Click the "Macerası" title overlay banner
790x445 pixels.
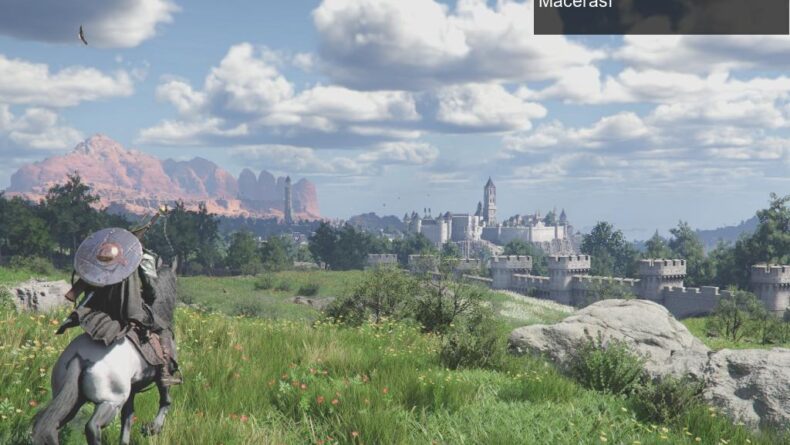[x=660, y=15]
